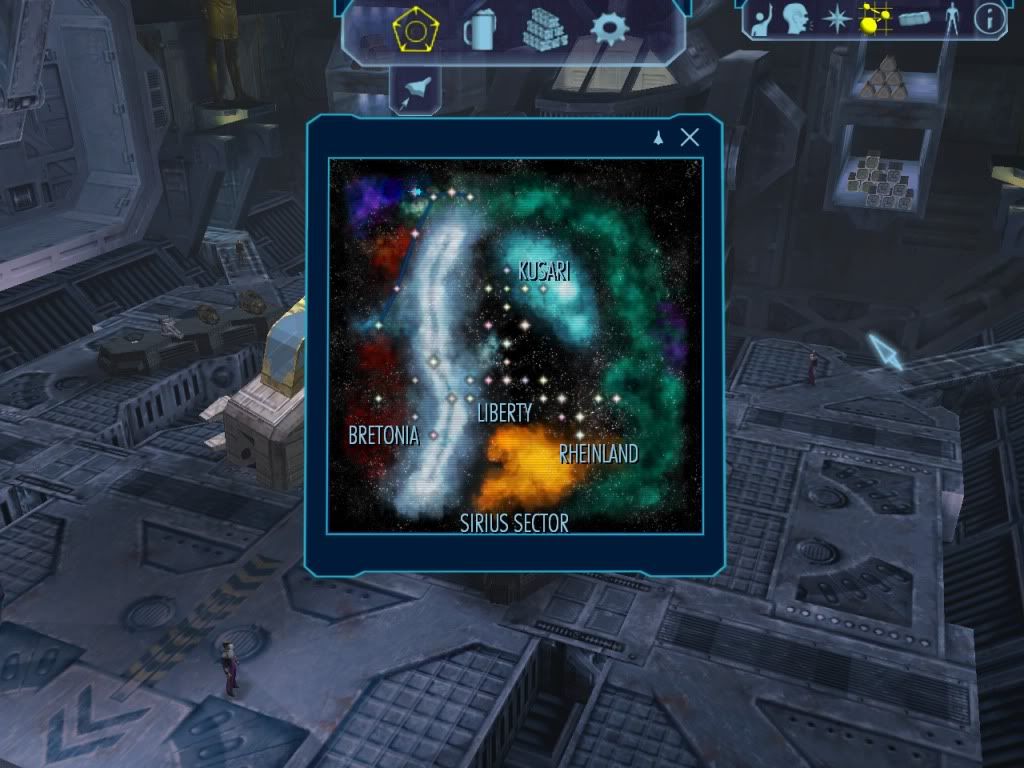Click the talking head icon

[x=796, y=19]
